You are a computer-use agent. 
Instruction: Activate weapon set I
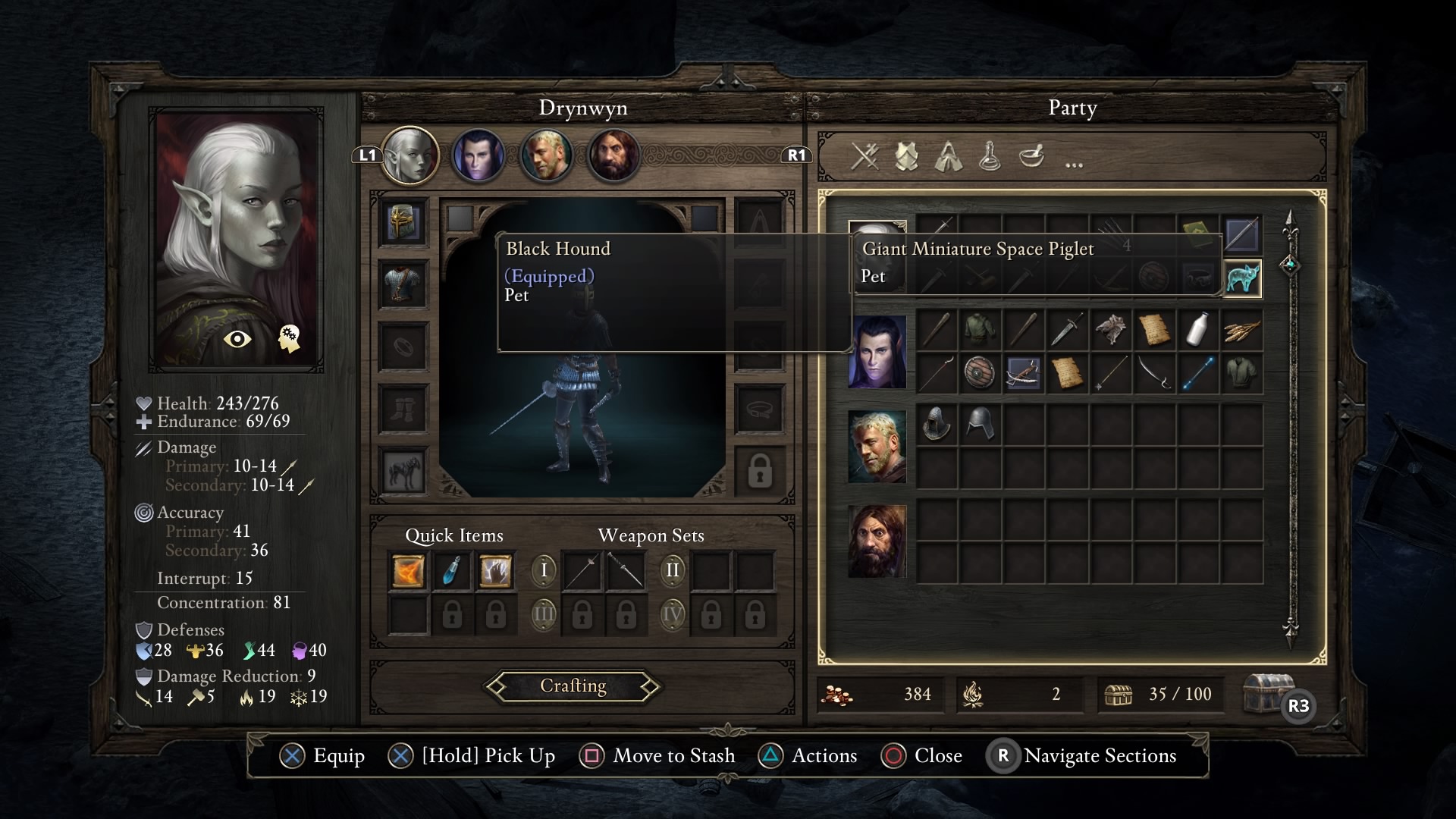(x=544, y=570)
